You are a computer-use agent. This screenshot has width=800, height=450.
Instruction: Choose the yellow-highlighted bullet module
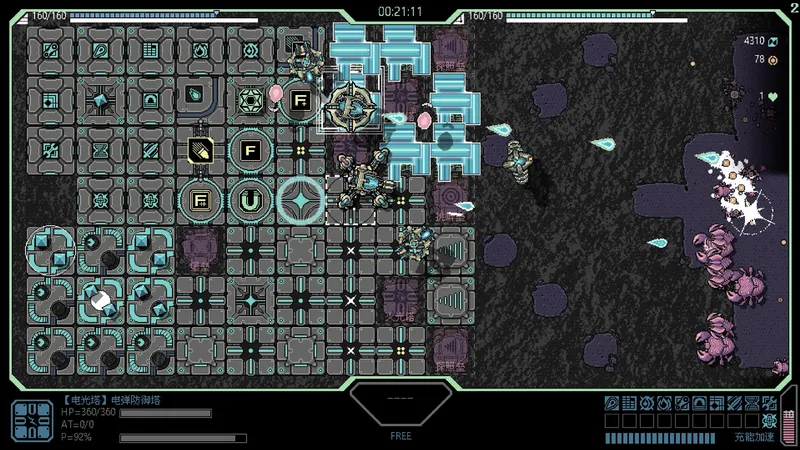[x=200, y=150]
